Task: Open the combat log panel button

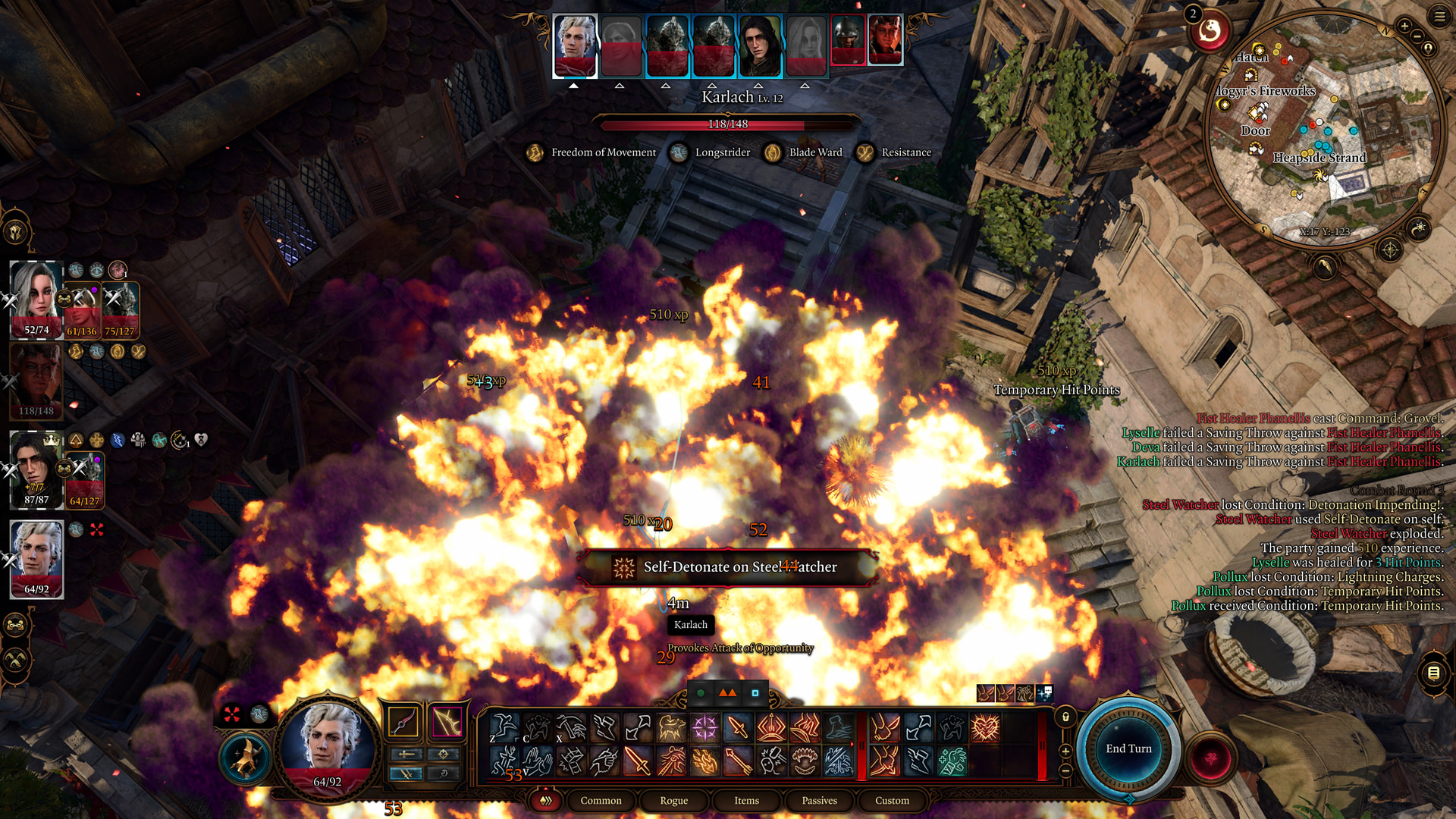Action: coord(1433,673)
